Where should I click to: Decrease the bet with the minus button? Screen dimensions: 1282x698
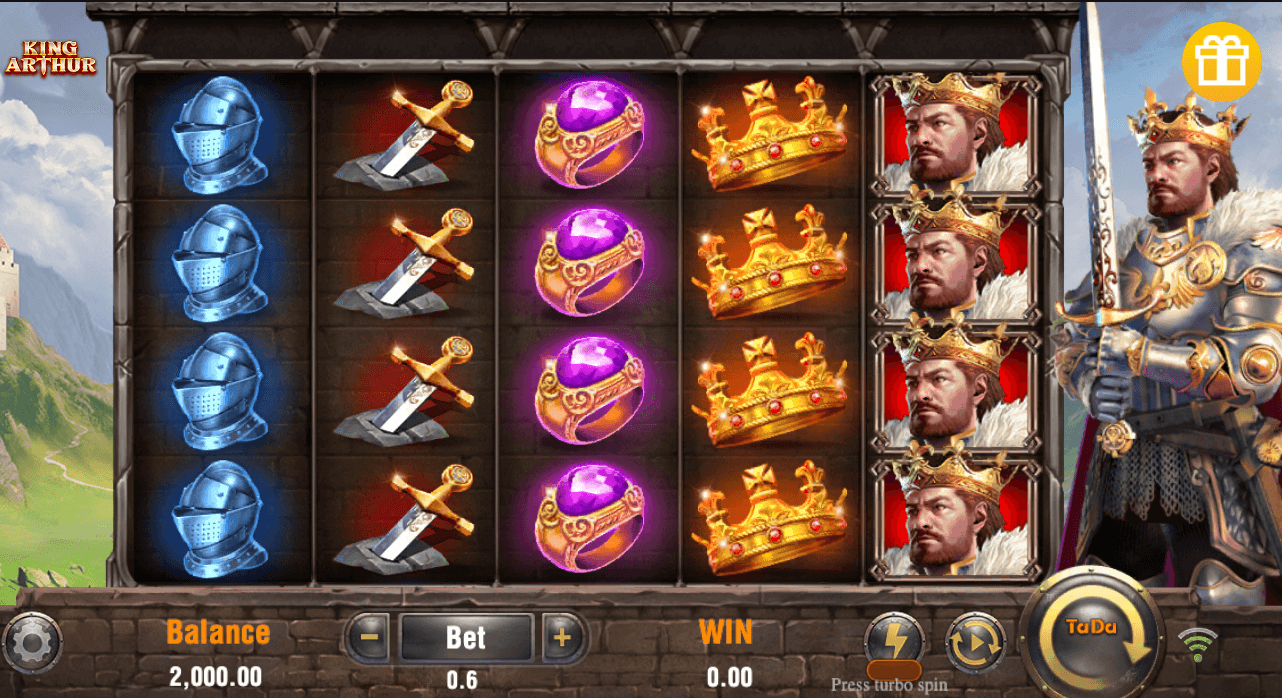click(370, 637)
